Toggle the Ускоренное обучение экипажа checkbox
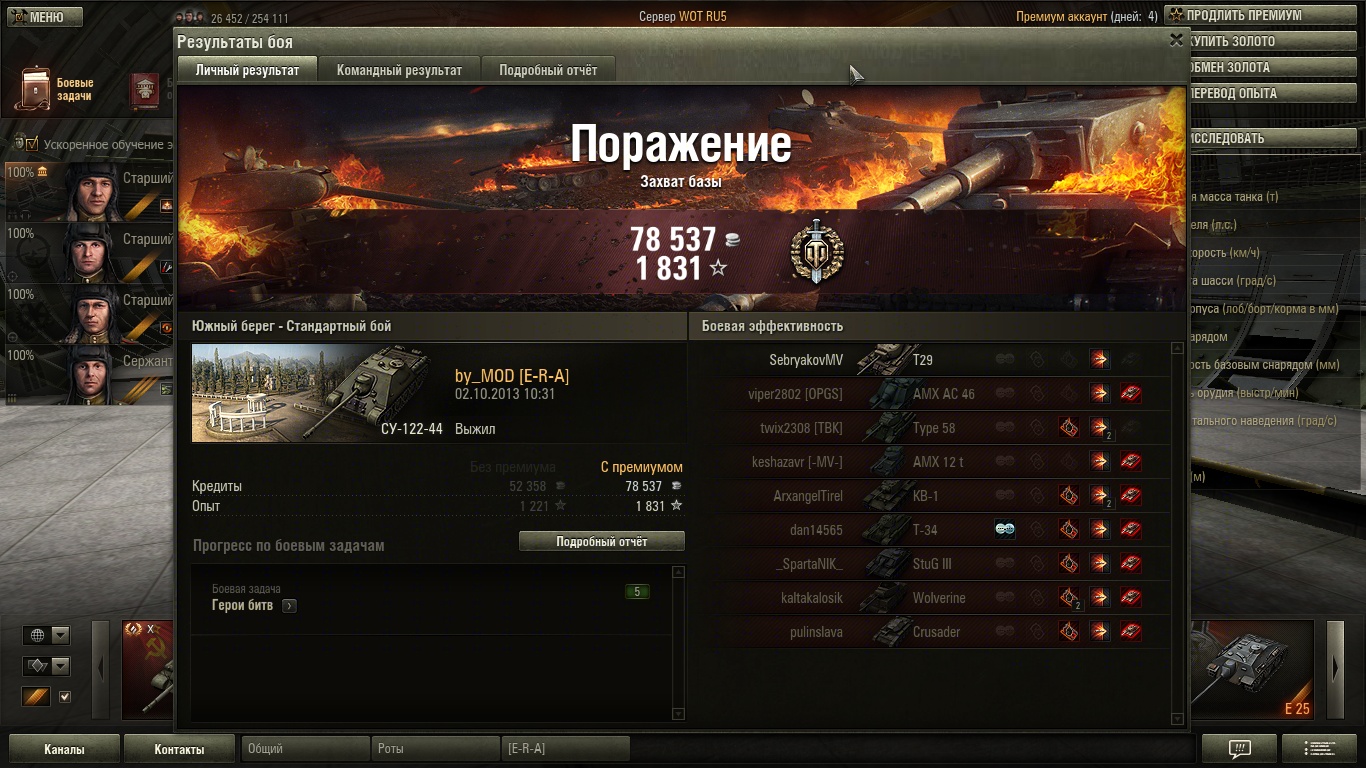Viewport: 1366px width, 768px height. (x=31, y=144)
